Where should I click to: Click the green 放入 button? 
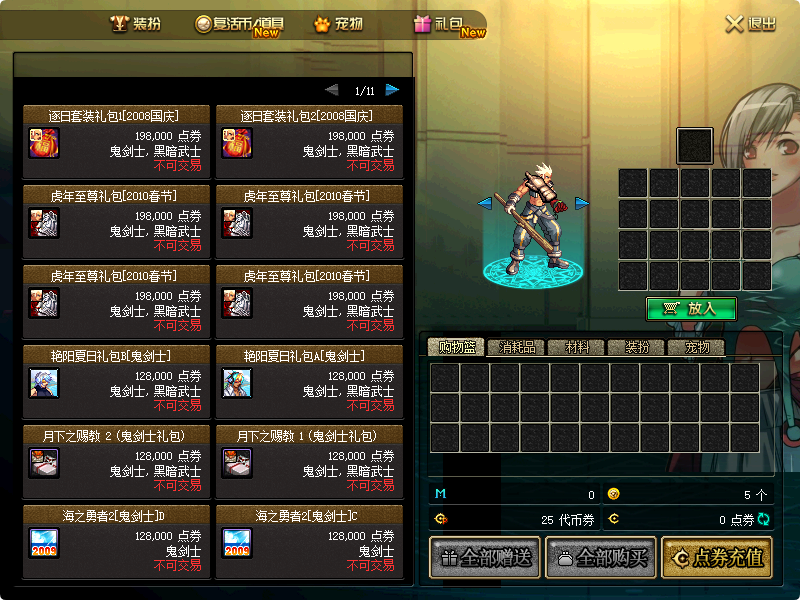[x=691, y=309]
